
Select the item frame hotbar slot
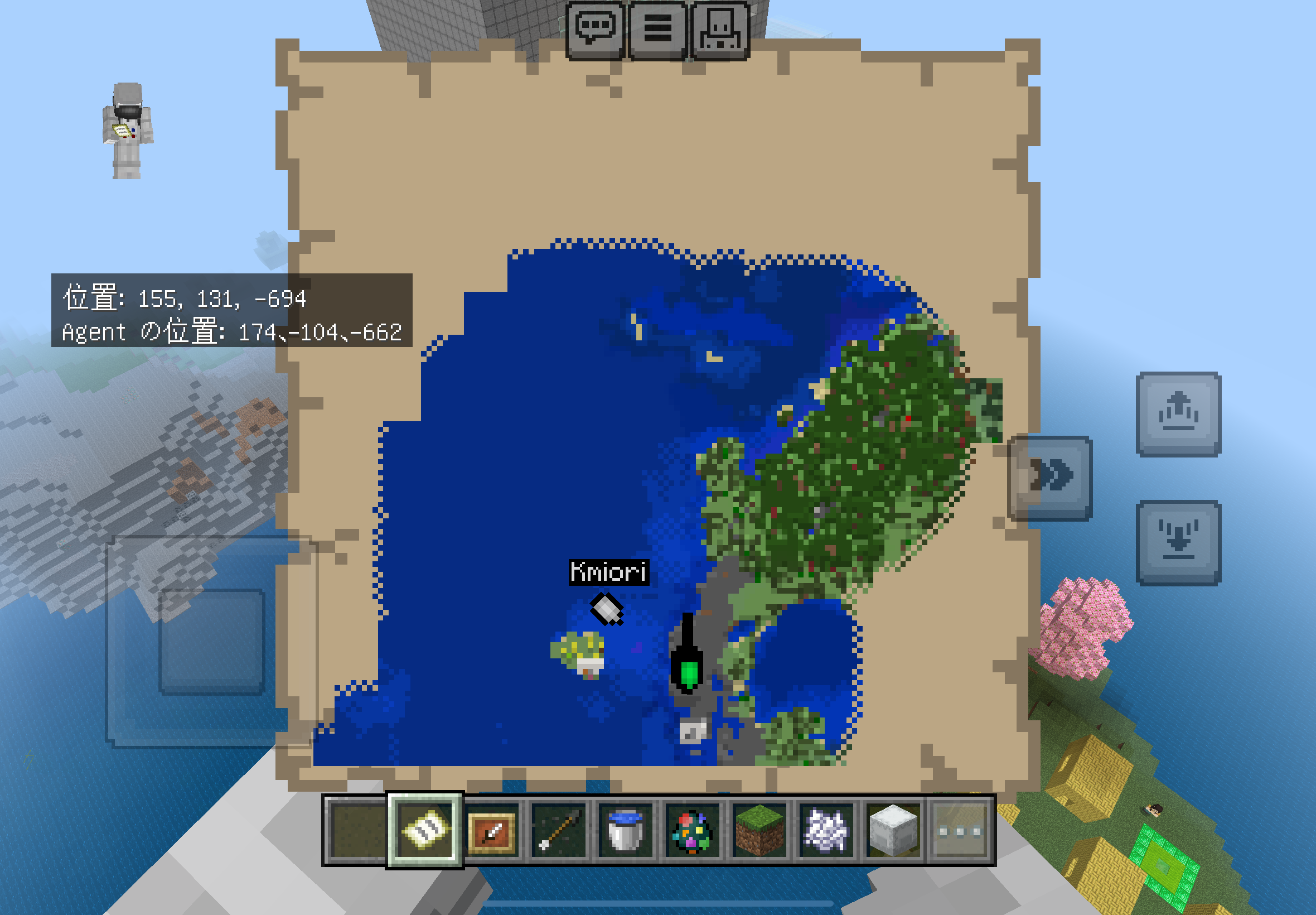click(x=492, y=830)
